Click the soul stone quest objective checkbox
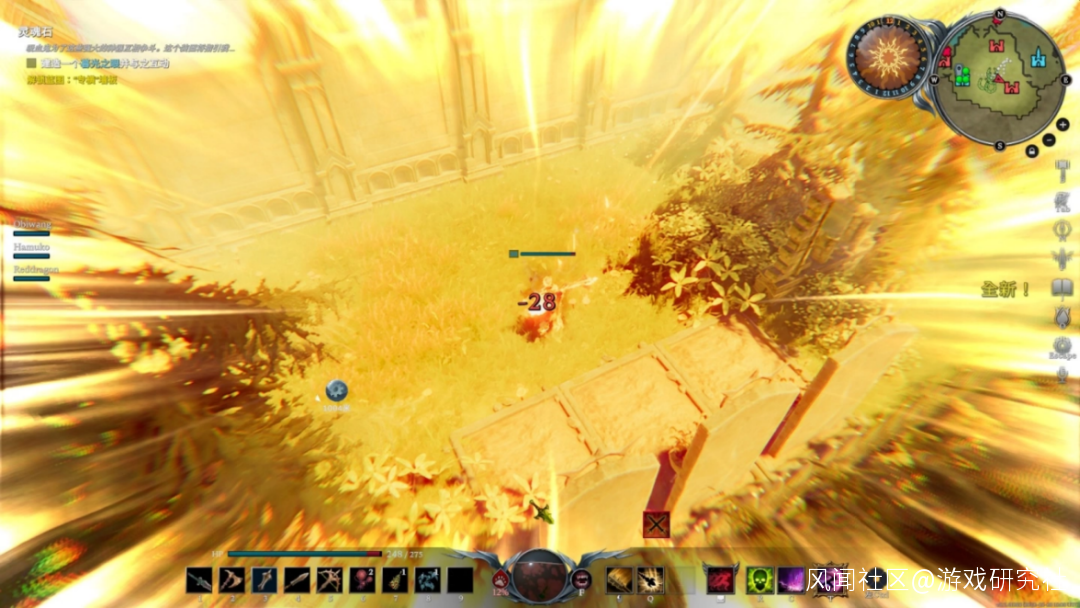The image size is (1080, 608). [31, 62]
